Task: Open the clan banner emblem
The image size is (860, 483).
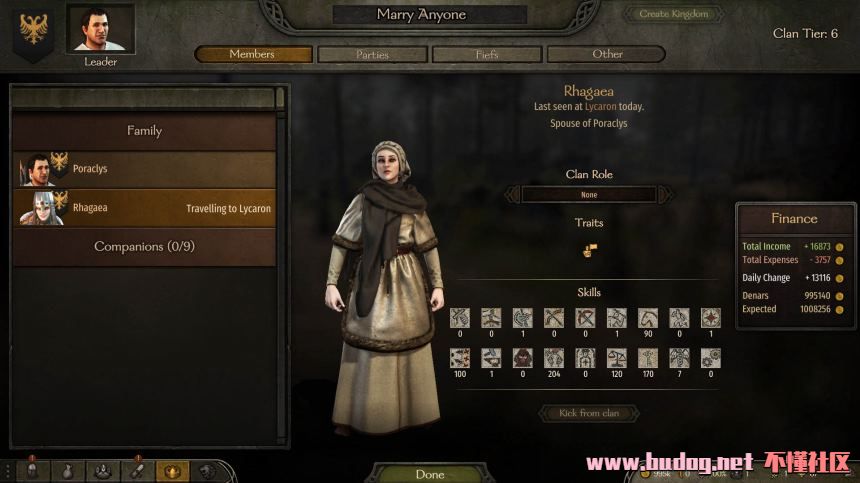Action: point(34,31)
